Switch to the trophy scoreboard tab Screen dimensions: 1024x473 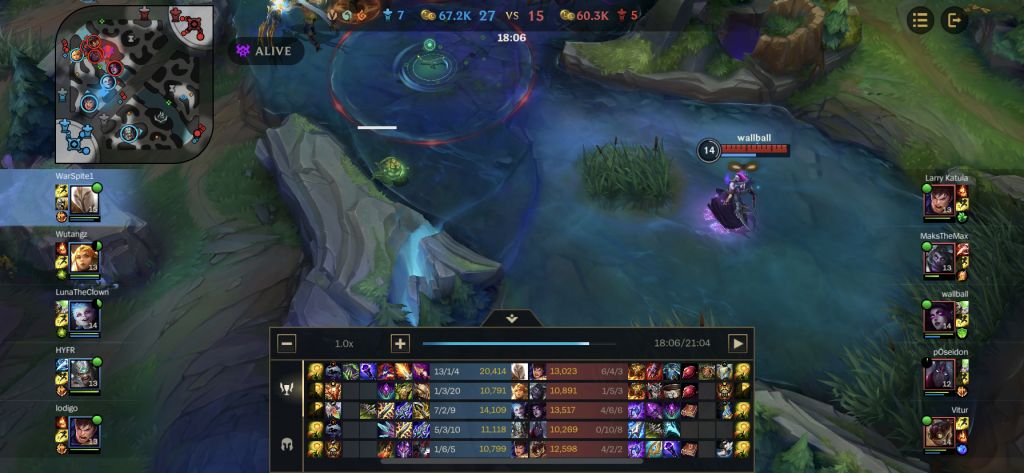287,388
